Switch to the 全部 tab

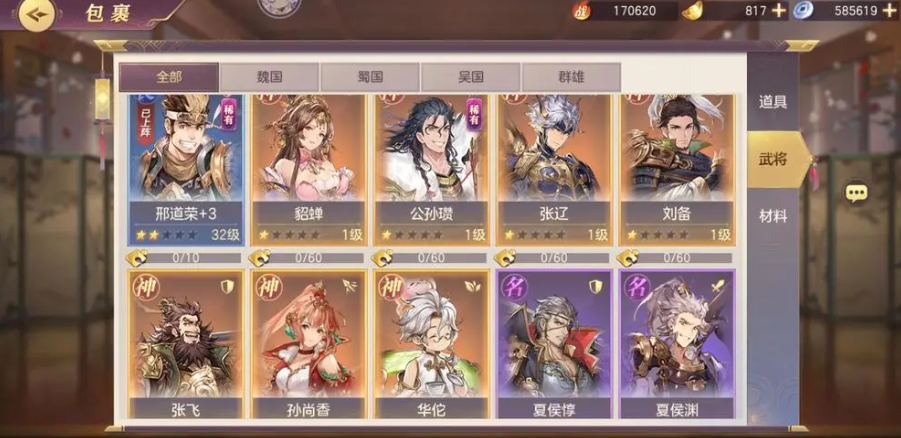(x=169, y=78)
